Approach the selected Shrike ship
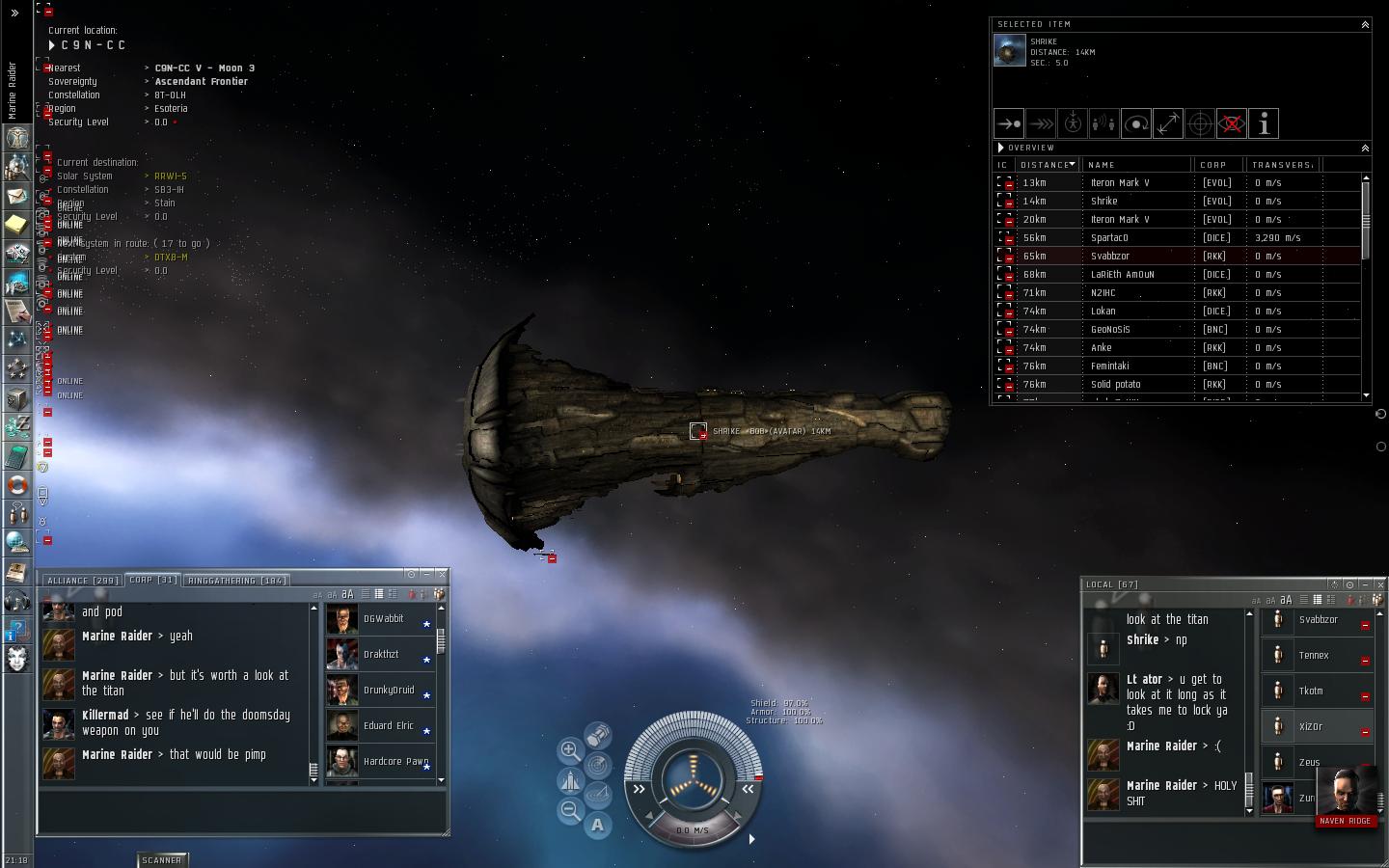1389x868 pixels. point(1008,123)
